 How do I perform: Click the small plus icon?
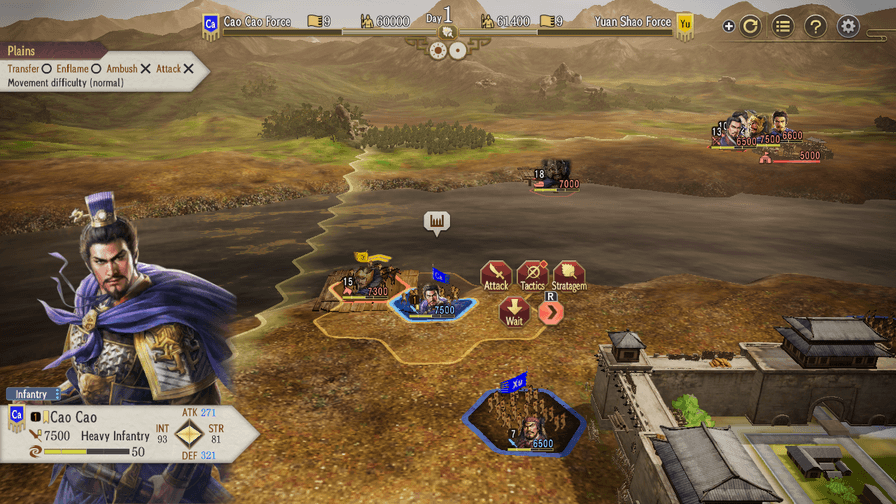click(729, 27)
